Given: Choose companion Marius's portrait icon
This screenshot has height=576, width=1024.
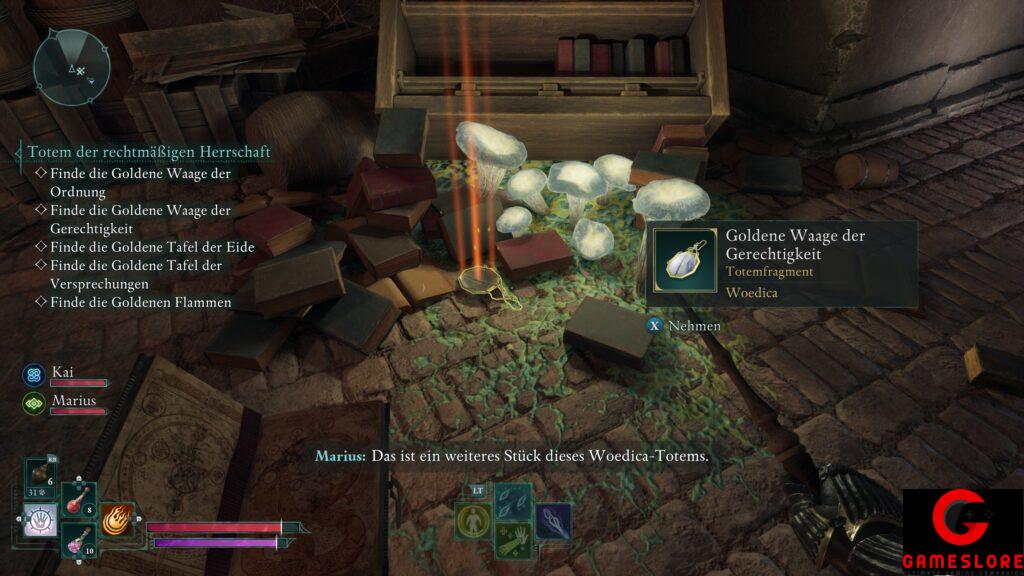Looking at the screenshot, I should (x=33, y=403).
